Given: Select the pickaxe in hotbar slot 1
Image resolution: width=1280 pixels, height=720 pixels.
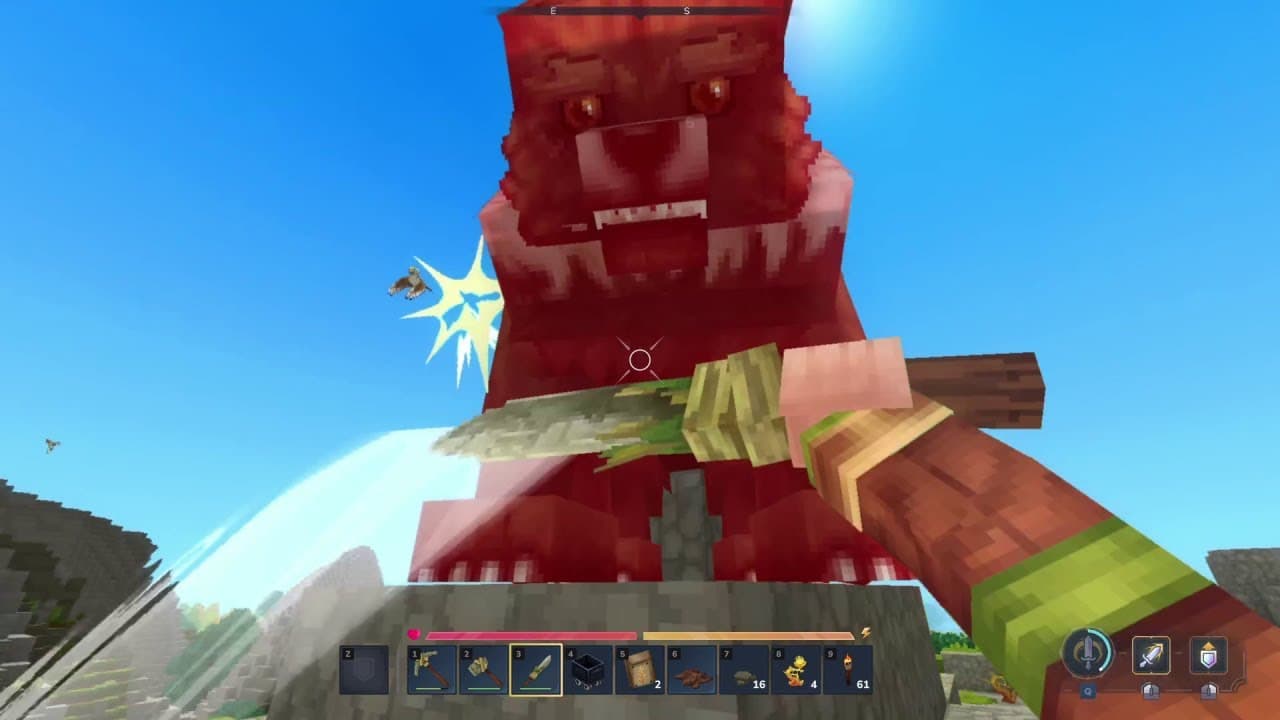Looking at the screenshot, I should [x=430, y=670].
